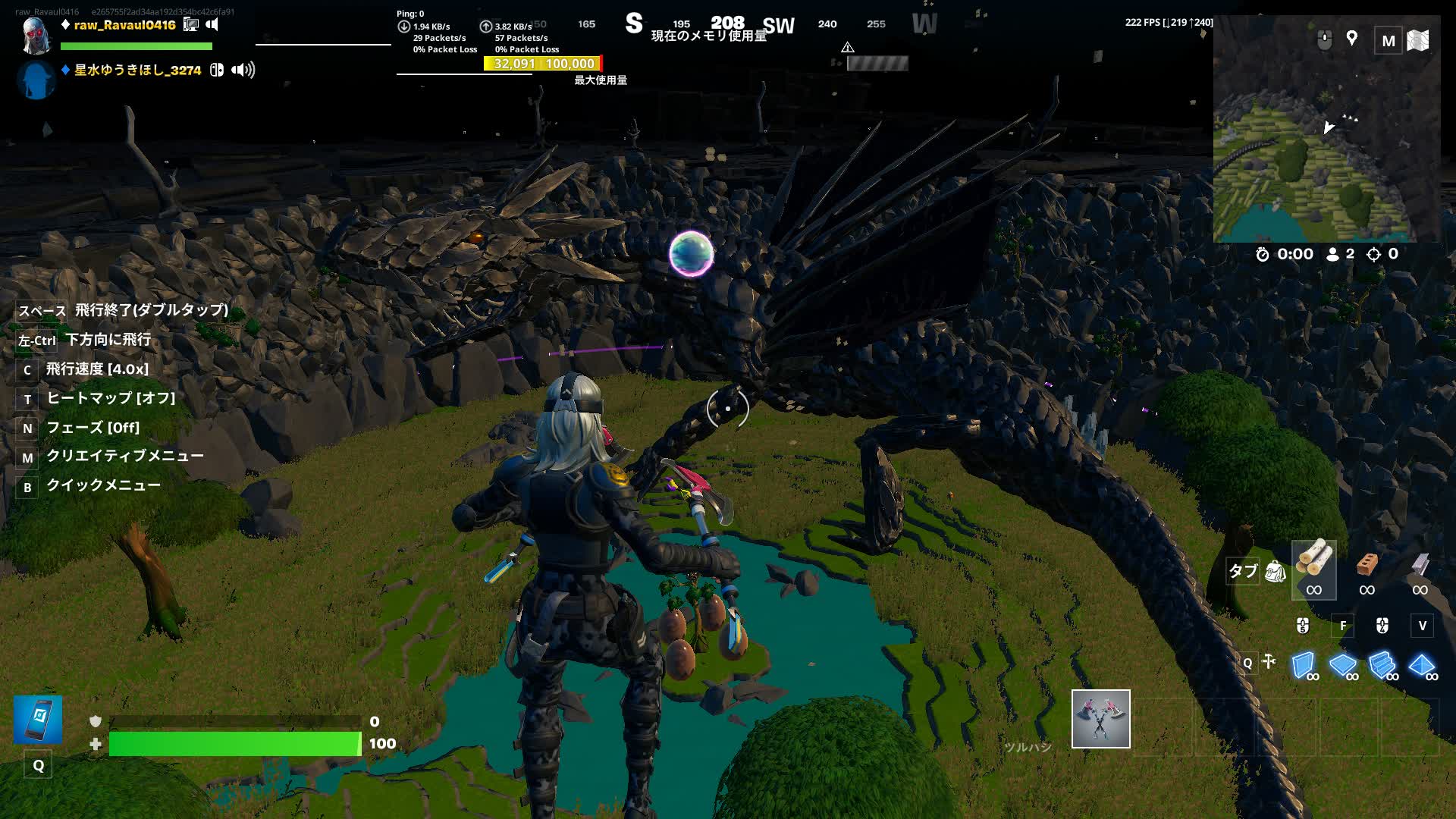Screen dimensions: 1456x819
Task: Select the wall build piece
Action: point(1303,665)
